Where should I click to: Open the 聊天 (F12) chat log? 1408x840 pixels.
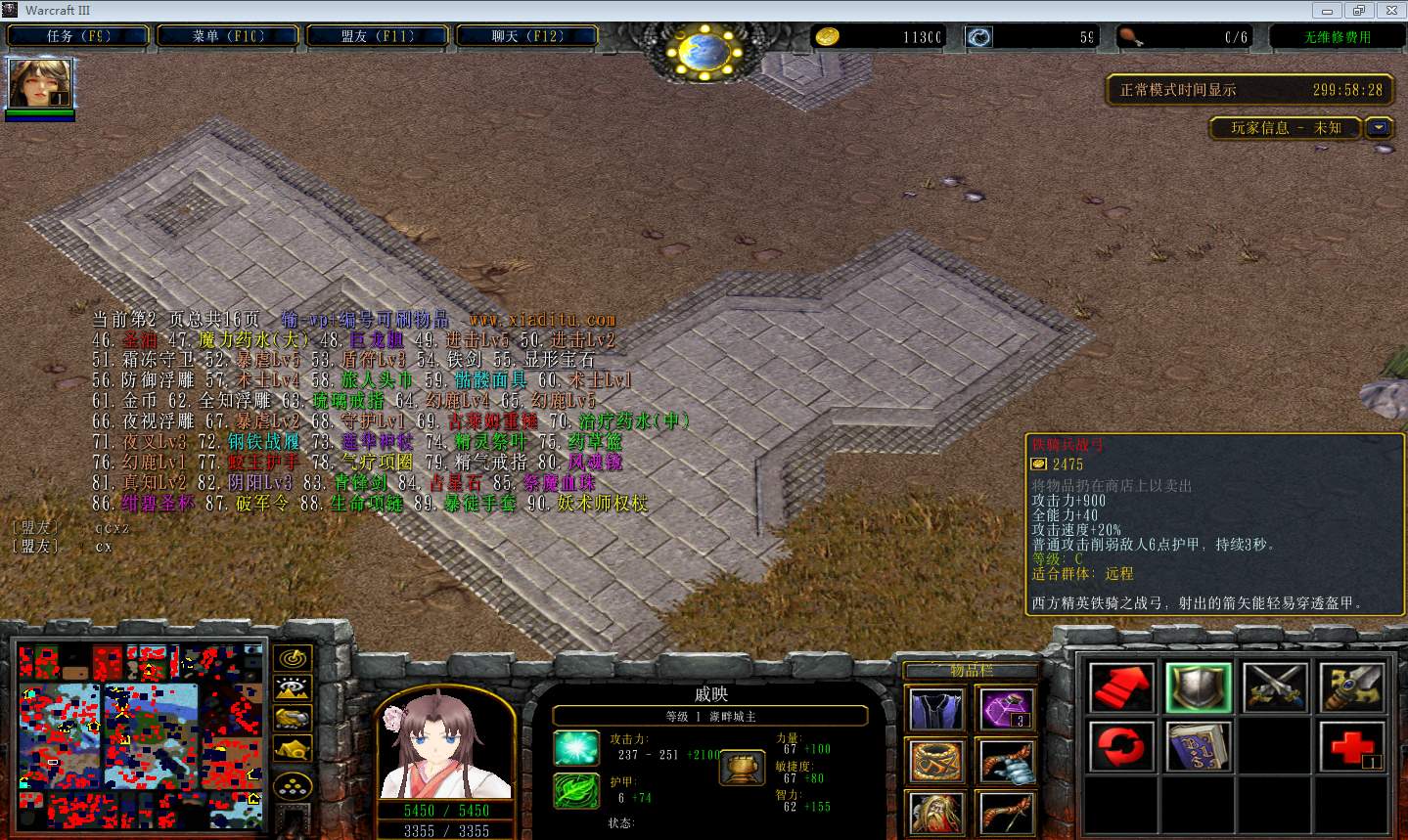pyautogui.click(x=527, y=36)
